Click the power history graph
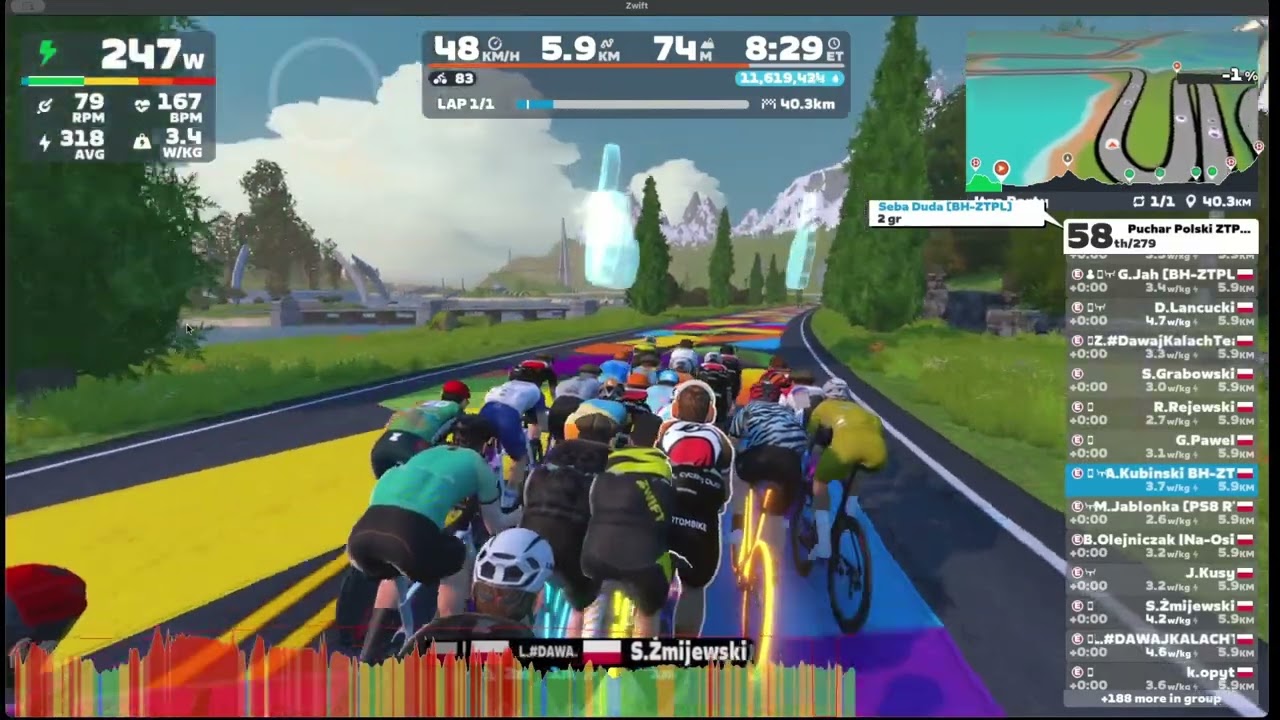 coord(430,675)
